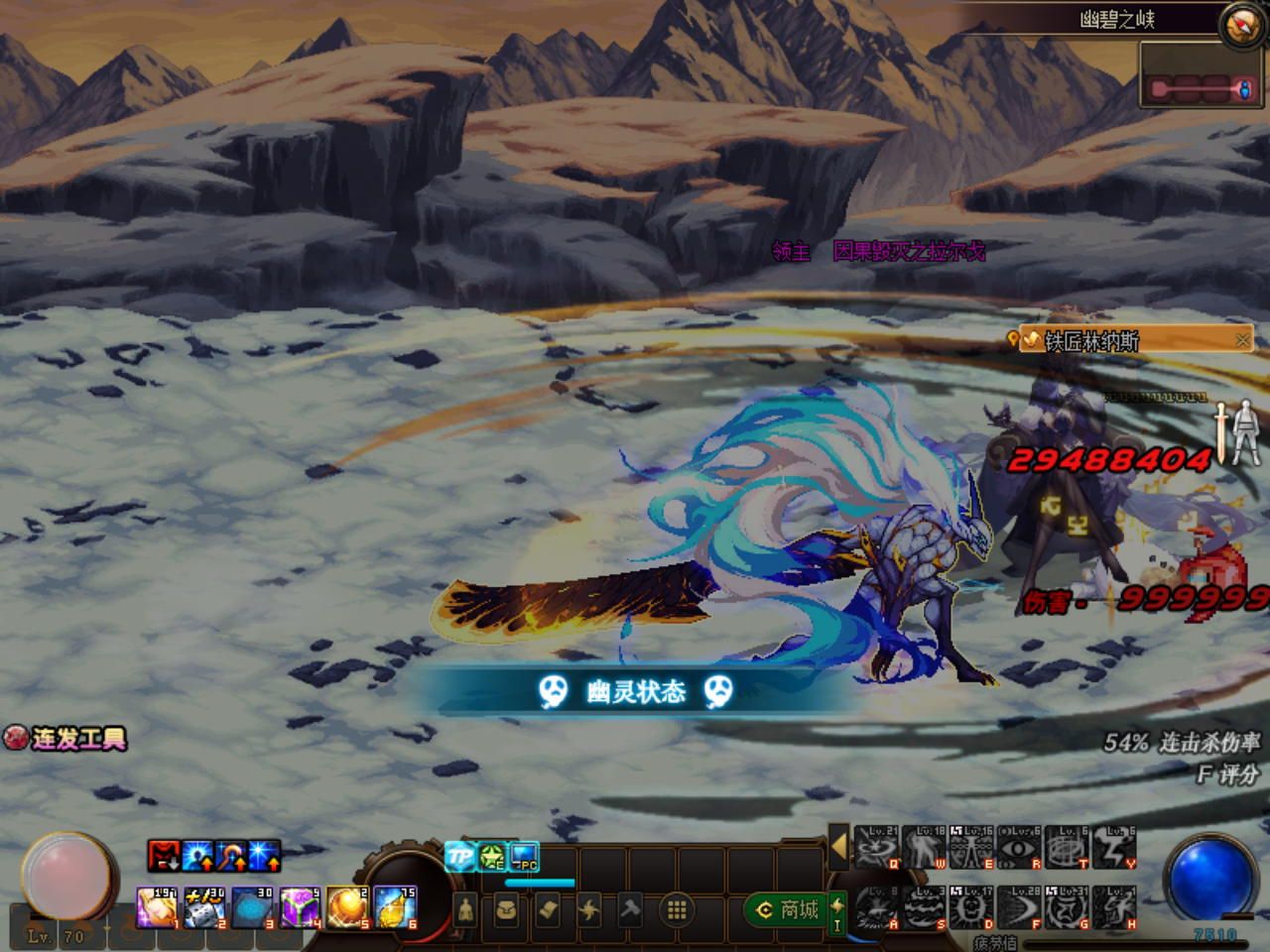Use the purple cube item in slot 4

[x=301, y=907]
